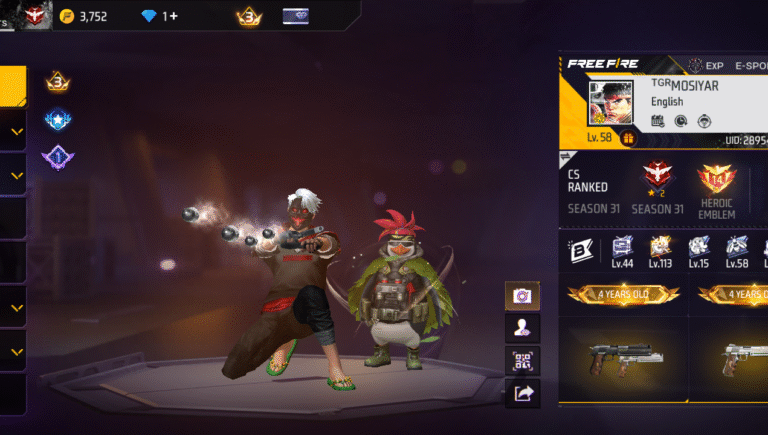Click the blue star badge
Image resolution: width=768 pixels, height=435 pixels.
57,120
